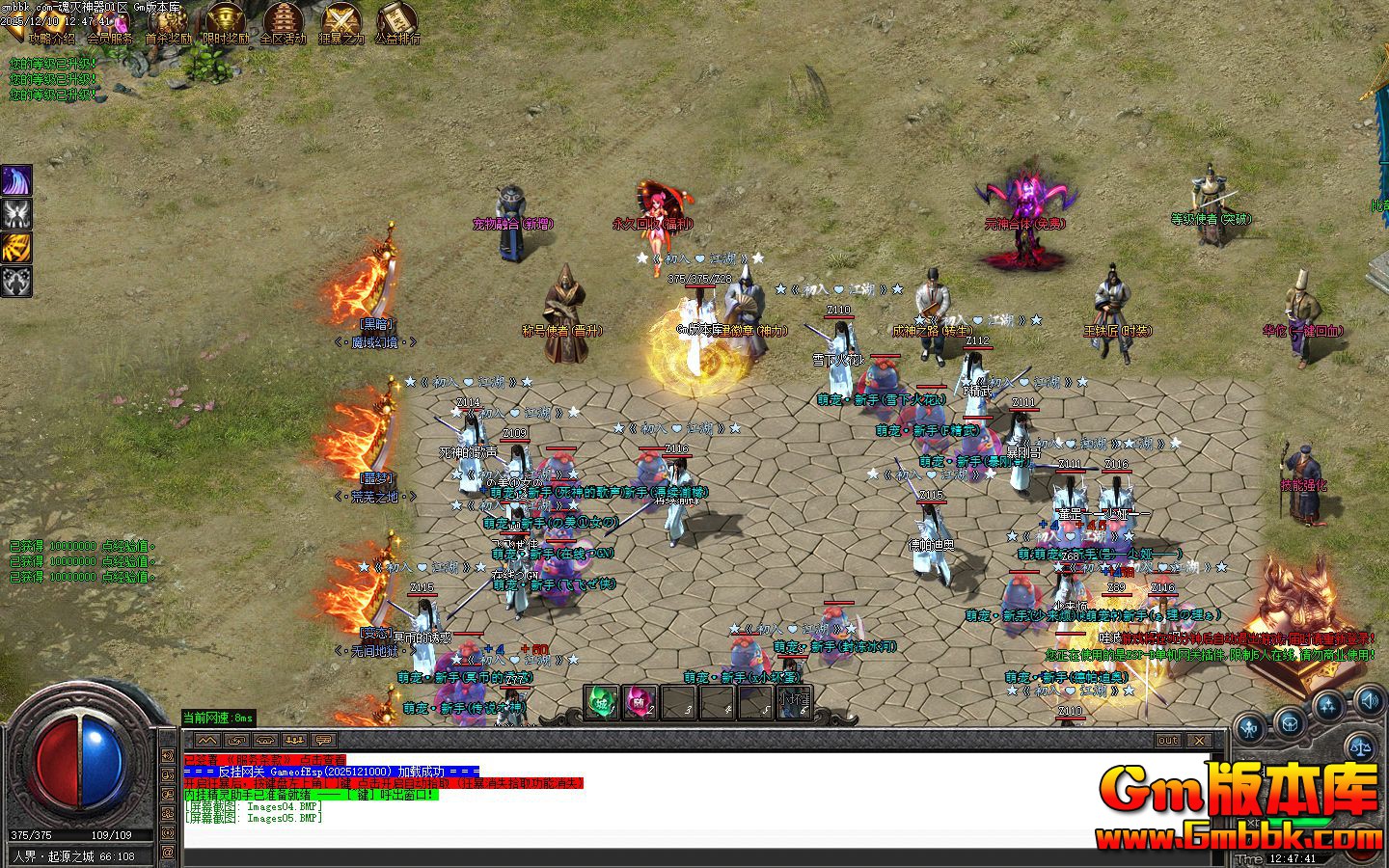The image size is (1389, 868).
Task: Open the skills sparkle icon bottom-right
Action: 1327,704
